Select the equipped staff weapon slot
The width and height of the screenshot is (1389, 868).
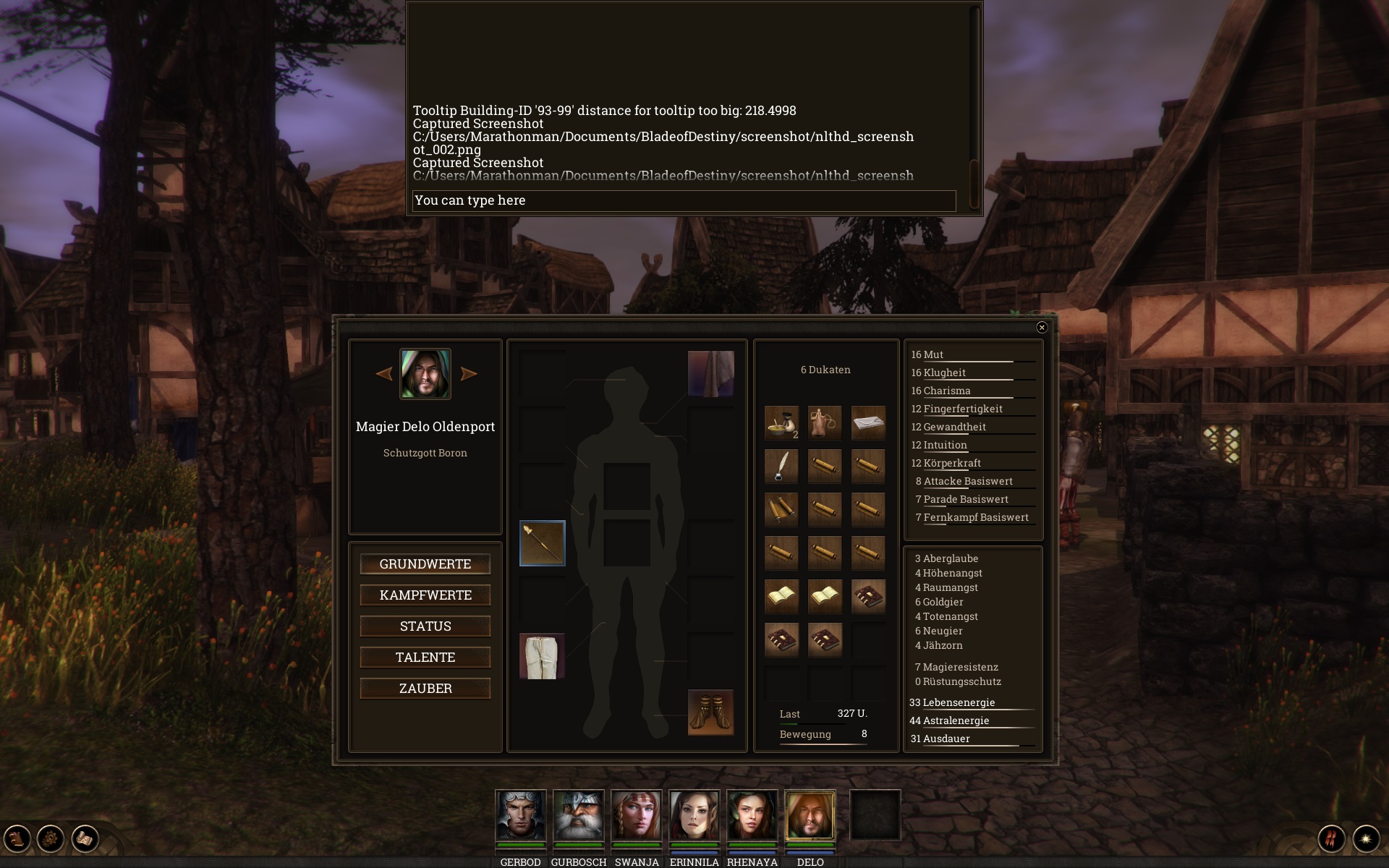(543, 543)
